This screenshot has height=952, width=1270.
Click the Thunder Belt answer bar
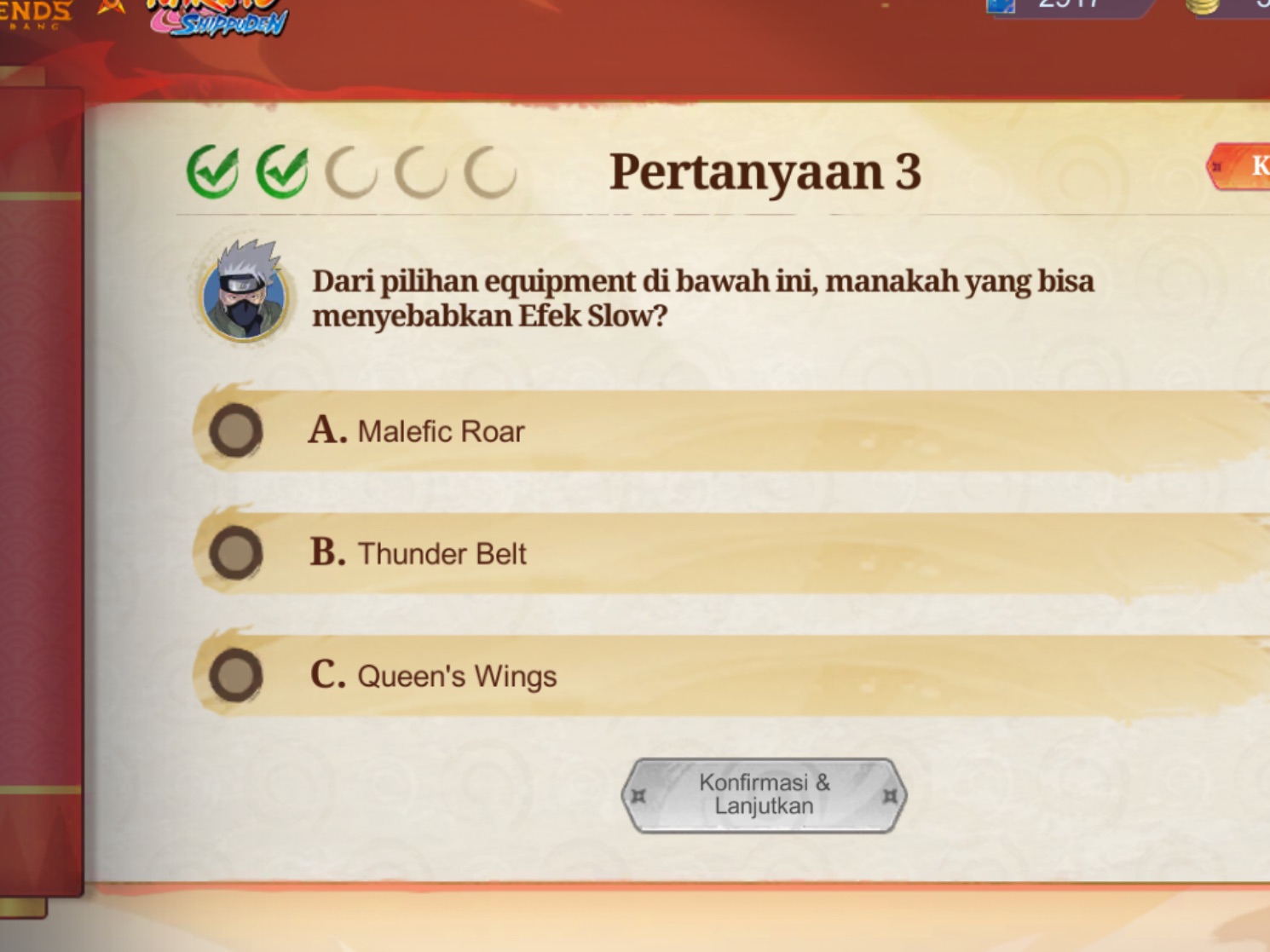597,553
